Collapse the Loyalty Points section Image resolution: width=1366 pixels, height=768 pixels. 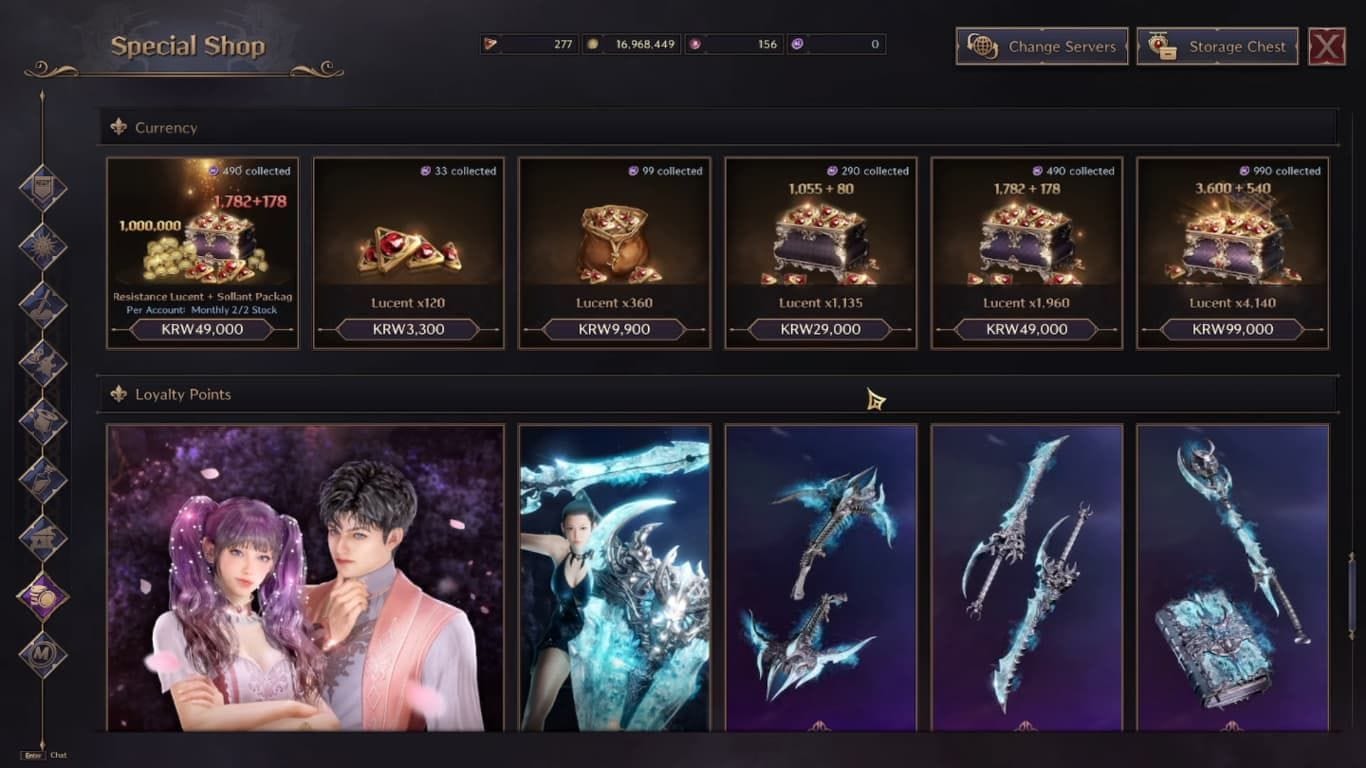(x=181, y=394)
